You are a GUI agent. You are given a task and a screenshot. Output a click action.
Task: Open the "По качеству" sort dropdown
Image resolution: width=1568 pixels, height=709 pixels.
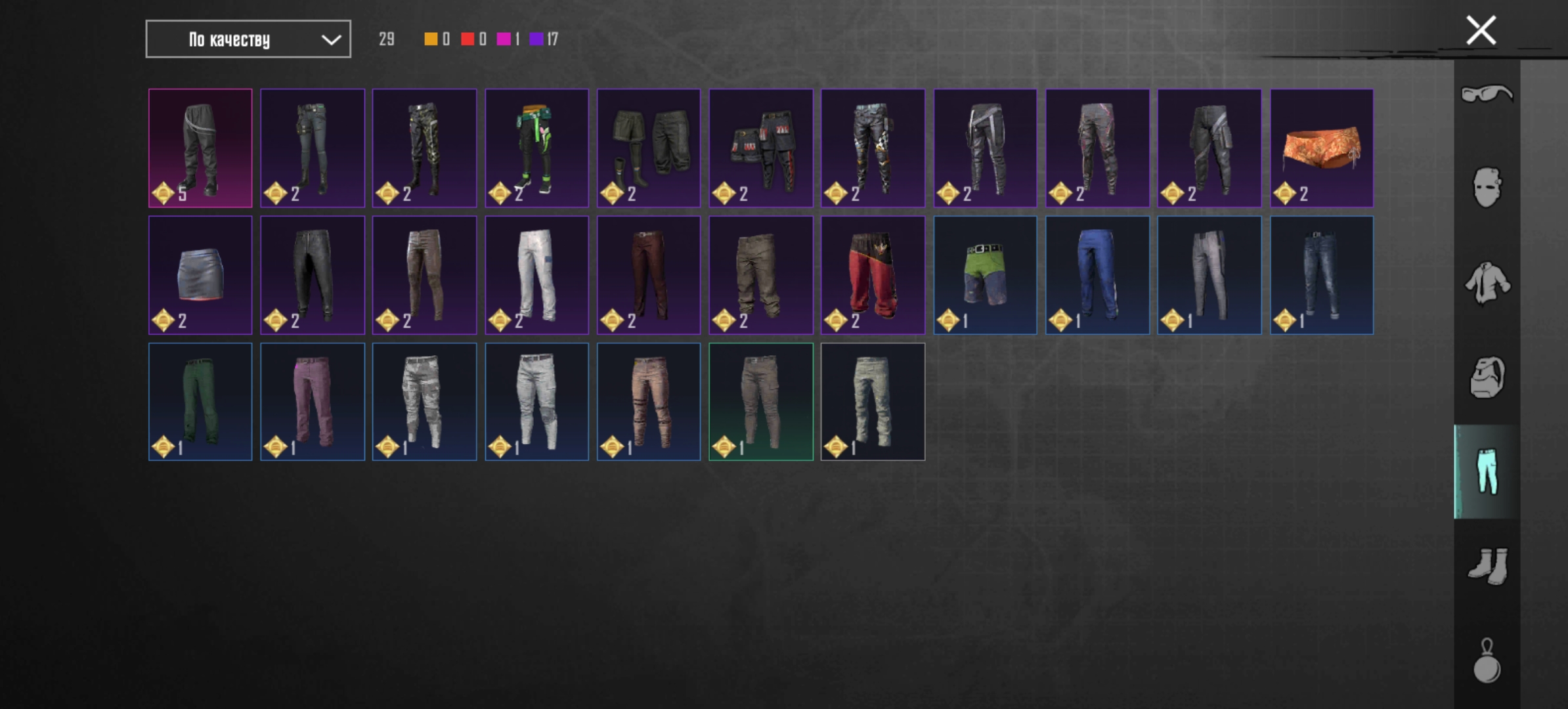(x=248, y=39)
